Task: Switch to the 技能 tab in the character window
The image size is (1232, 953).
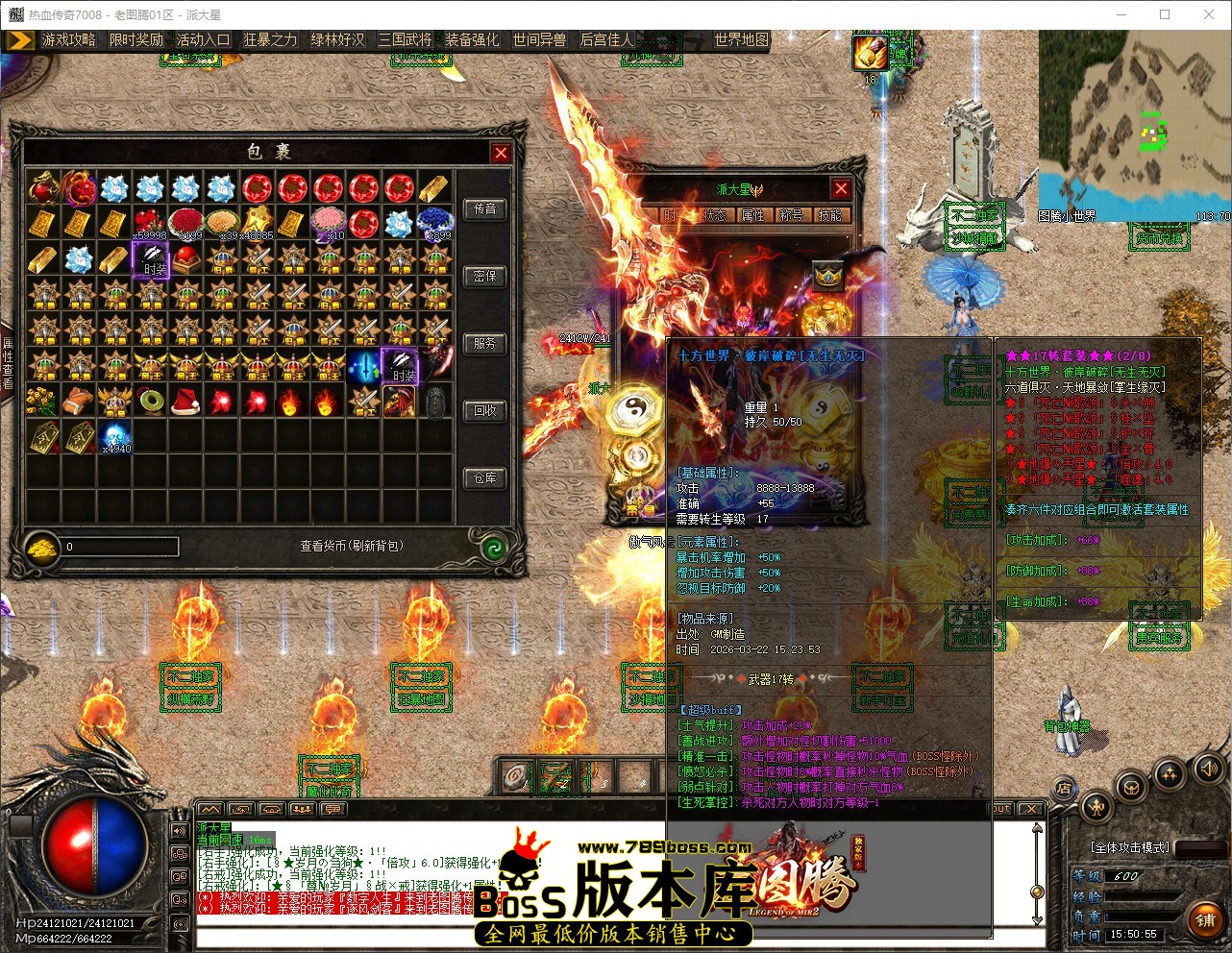Action: pyautogui.click(x=828, y=215)
